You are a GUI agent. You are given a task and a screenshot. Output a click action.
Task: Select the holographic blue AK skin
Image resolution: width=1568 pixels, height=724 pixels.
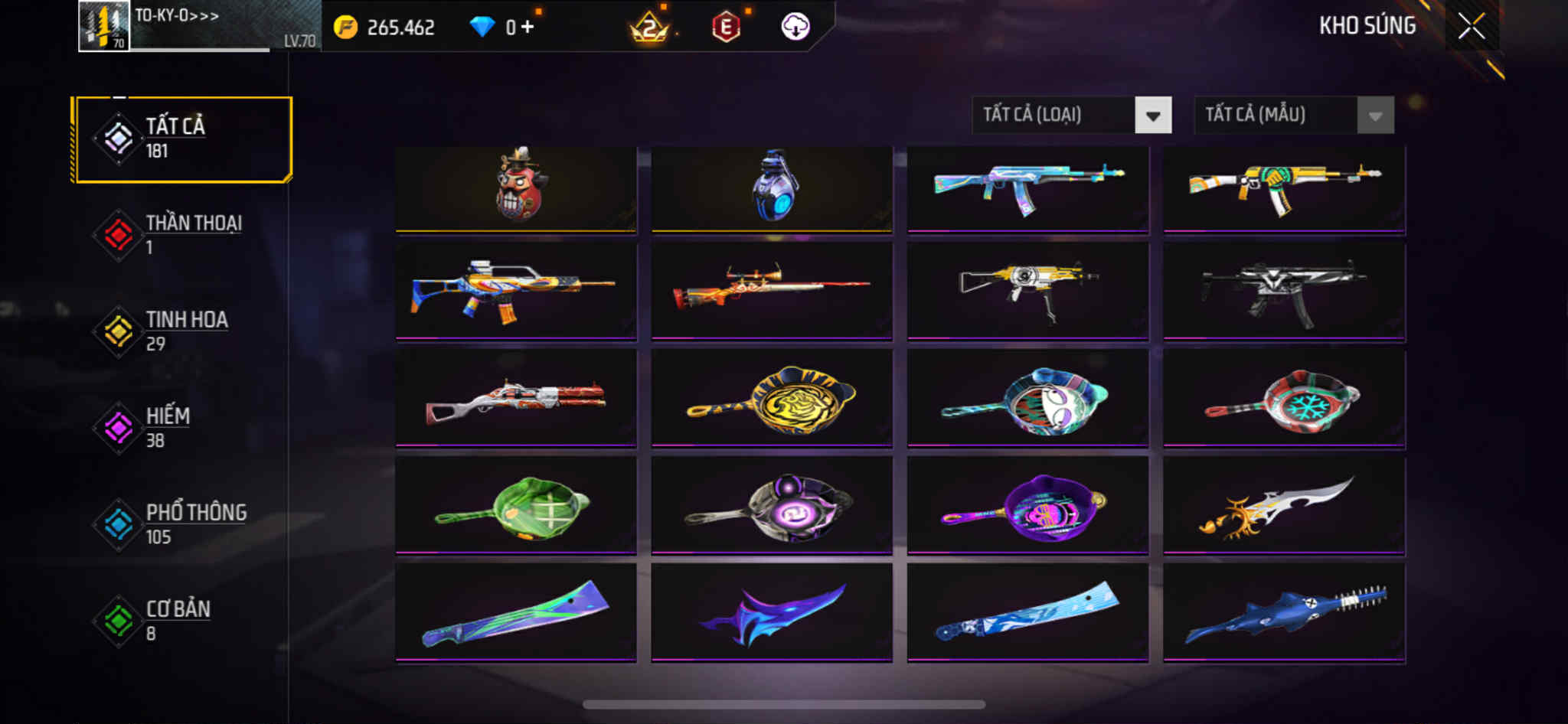(x=1027, y=188)
